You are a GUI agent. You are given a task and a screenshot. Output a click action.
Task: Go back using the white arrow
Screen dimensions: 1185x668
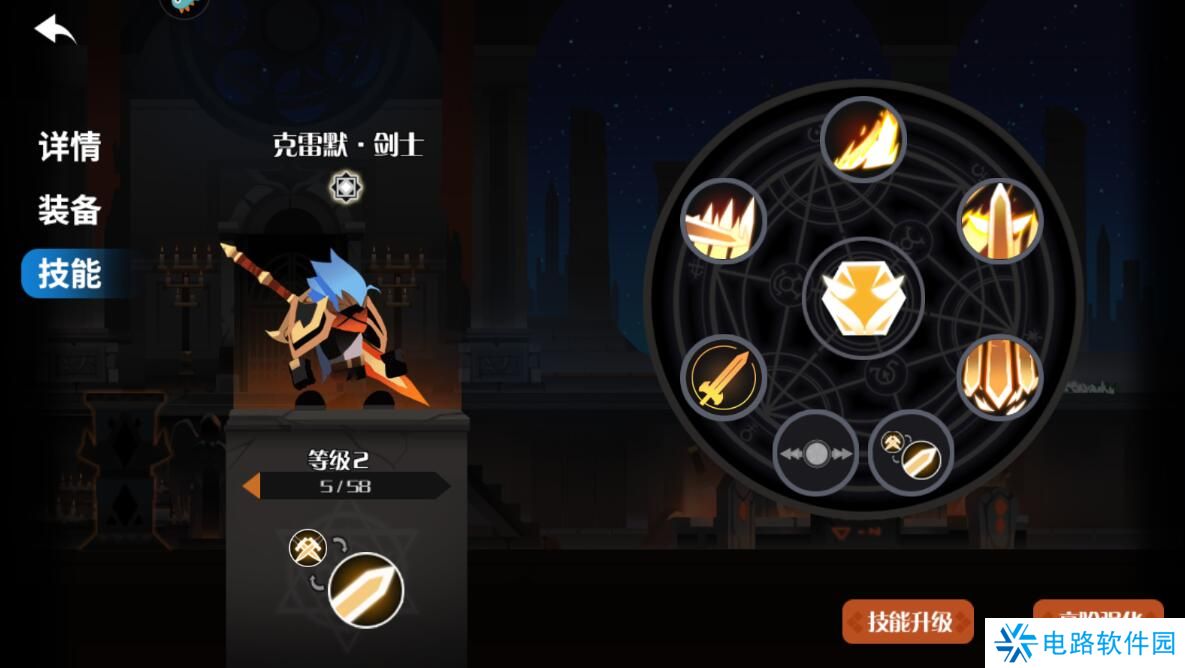[x=56, y=30]
